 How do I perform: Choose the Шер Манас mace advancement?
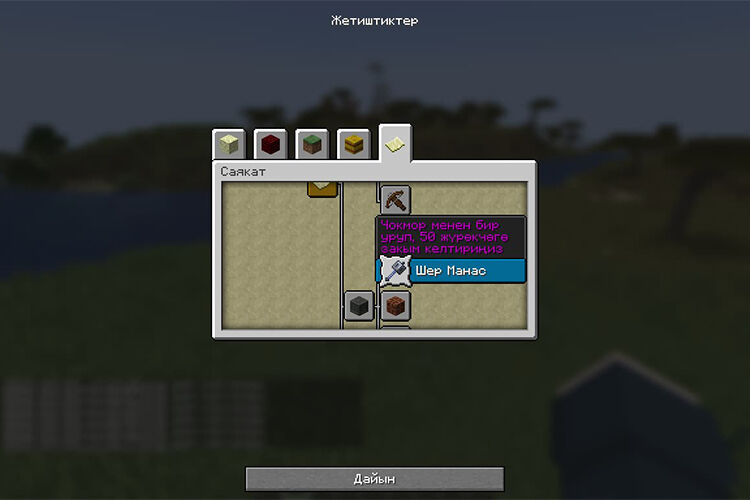394,271
